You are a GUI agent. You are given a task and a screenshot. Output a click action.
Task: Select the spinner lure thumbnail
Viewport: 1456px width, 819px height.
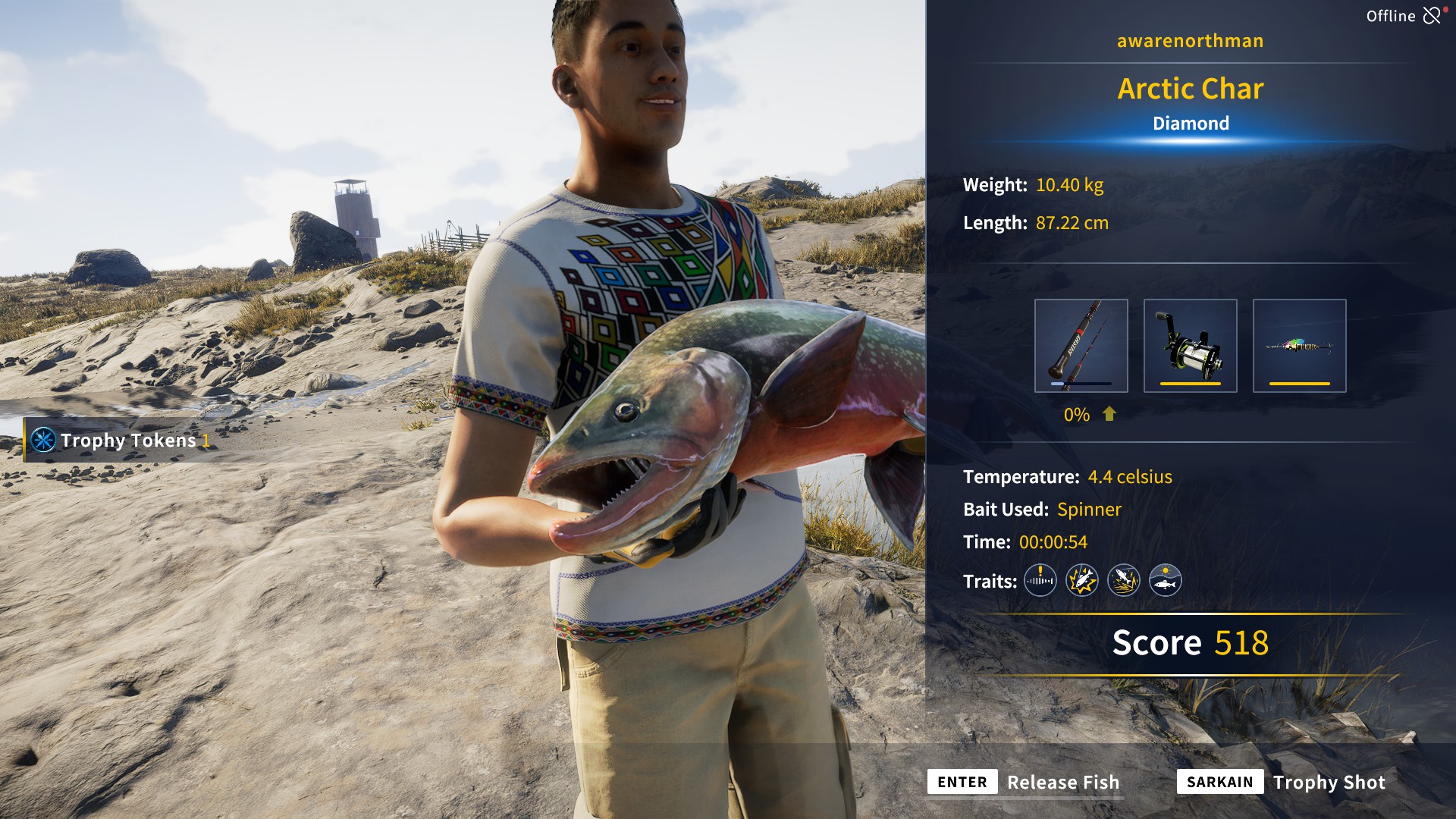pos(1299,345)
